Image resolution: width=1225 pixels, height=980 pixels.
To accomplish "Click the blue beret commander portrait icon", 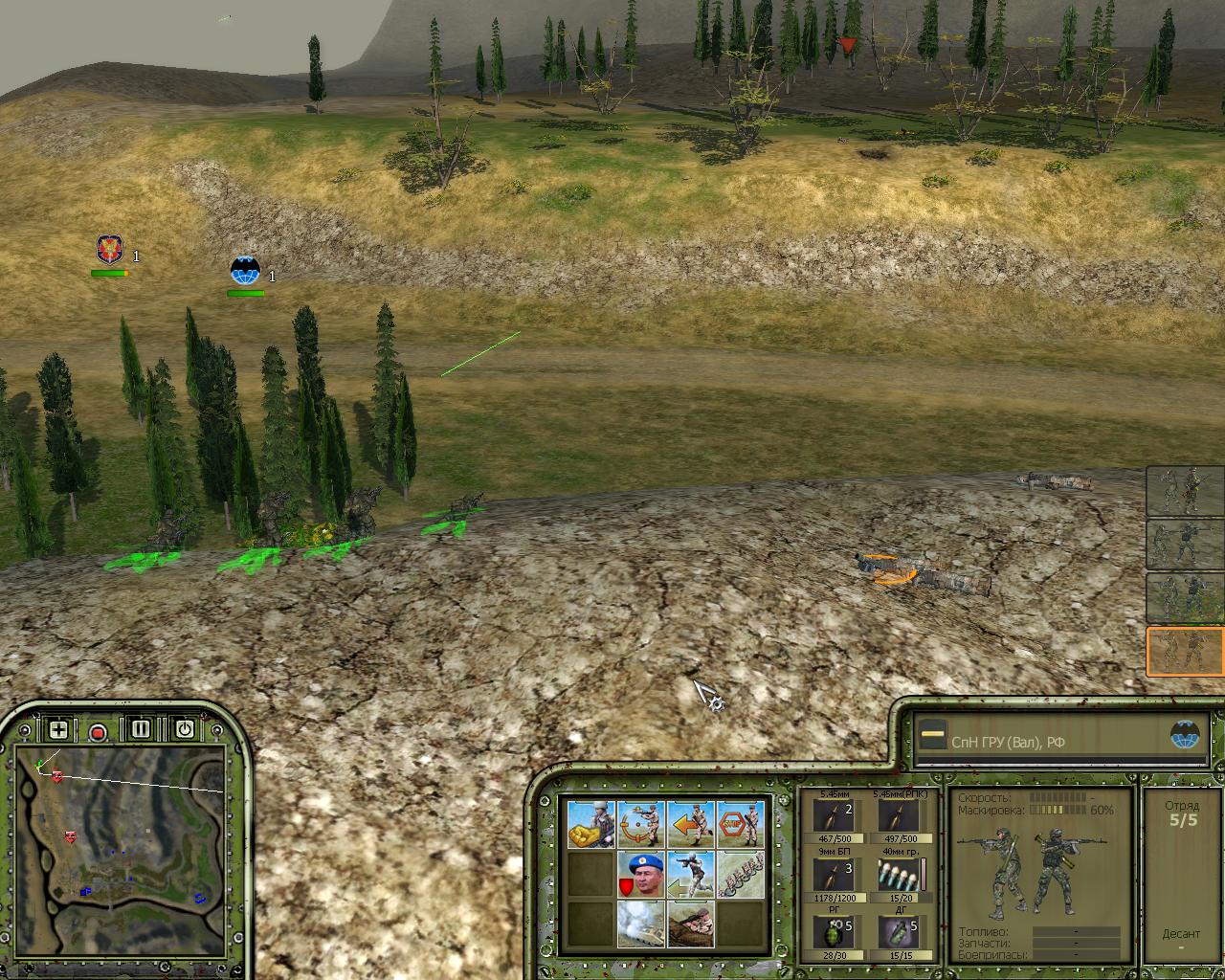I will 640,874.
